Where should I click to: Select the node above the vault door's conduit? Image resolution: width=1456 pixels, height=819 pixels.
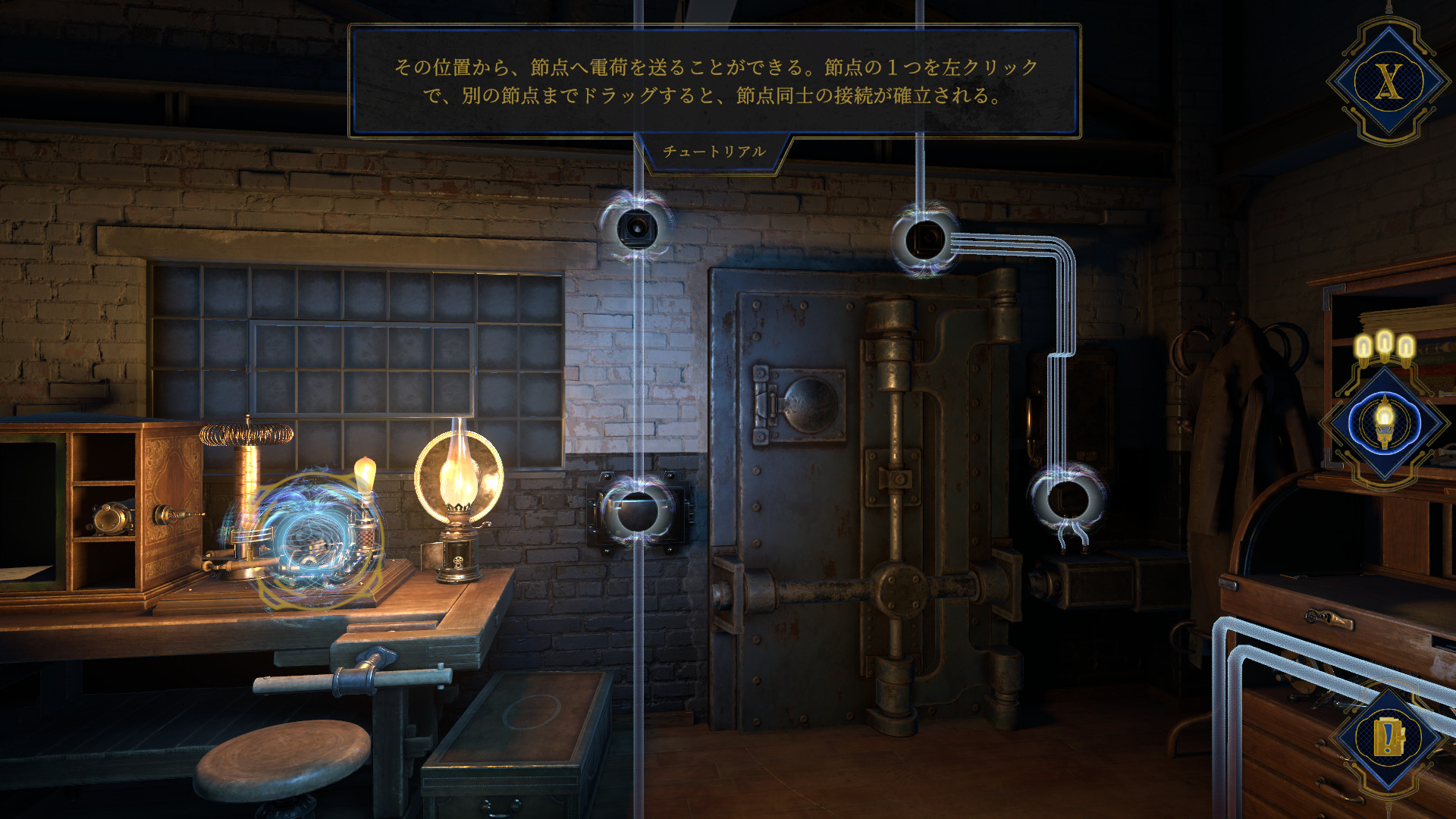tap(924, 240)
